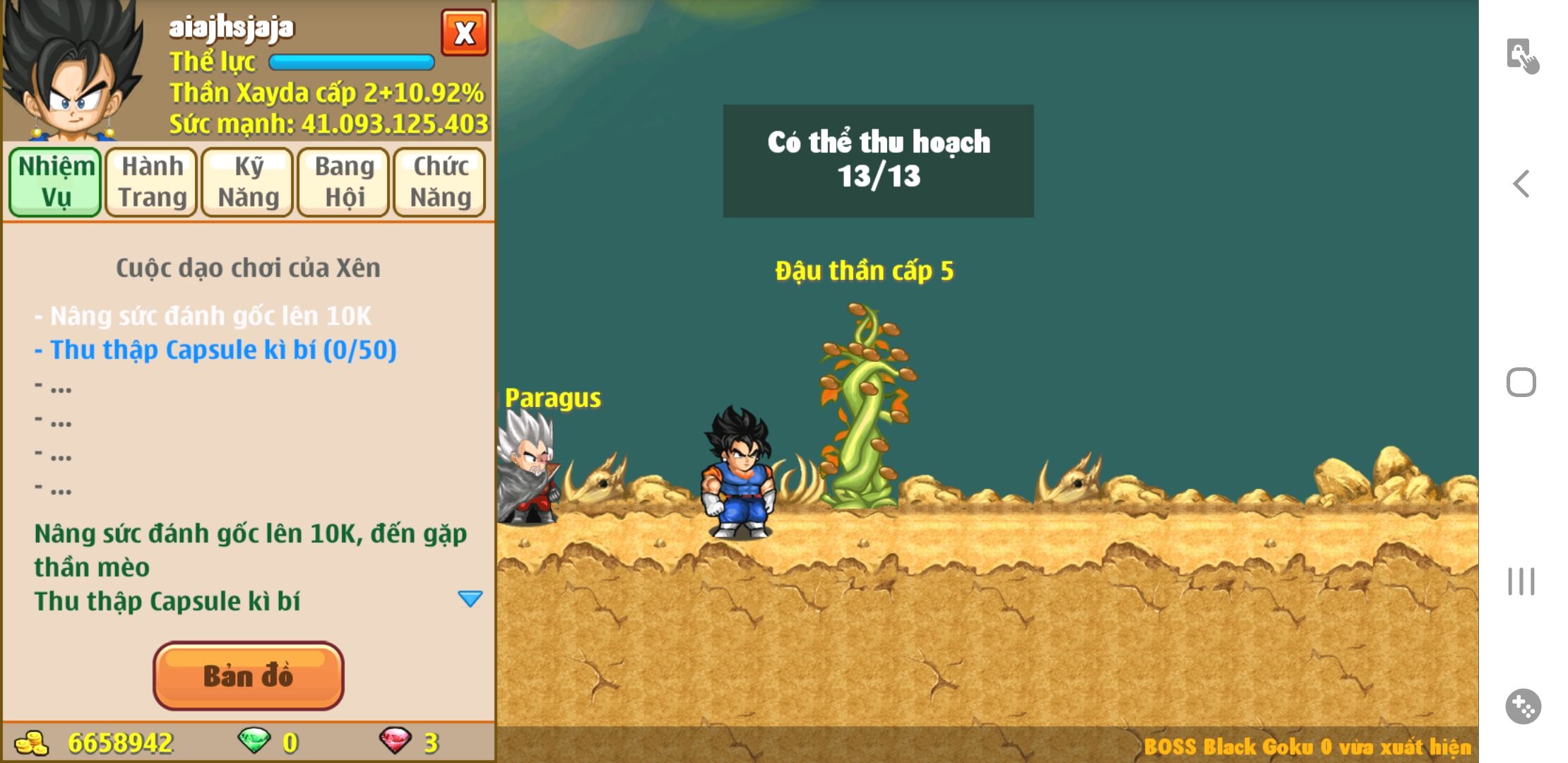
Task: Close the character panel with X
Action: [x=464, y=32]
